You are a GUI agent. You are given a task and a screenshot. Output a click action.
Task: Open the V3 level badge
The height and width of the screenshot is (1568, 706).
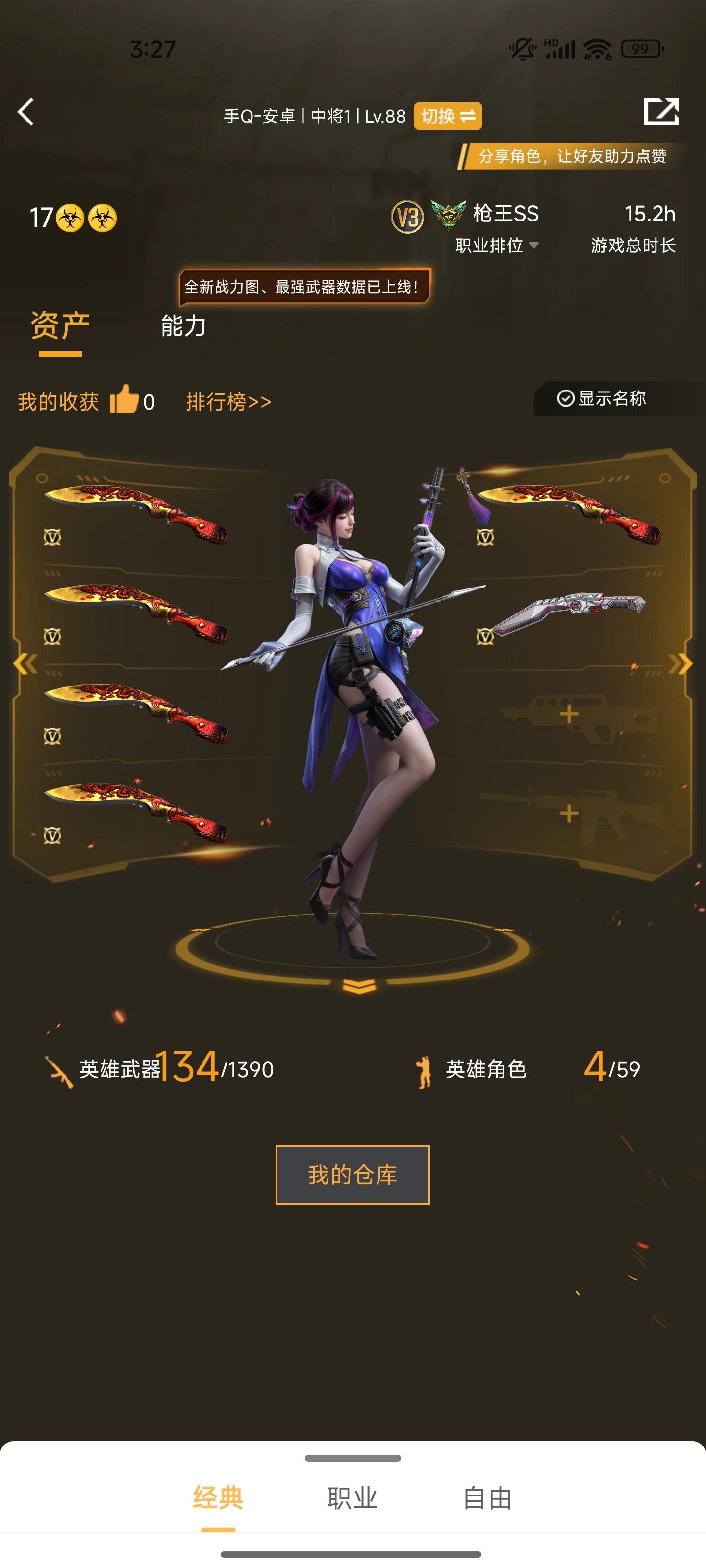coord(407,216)
